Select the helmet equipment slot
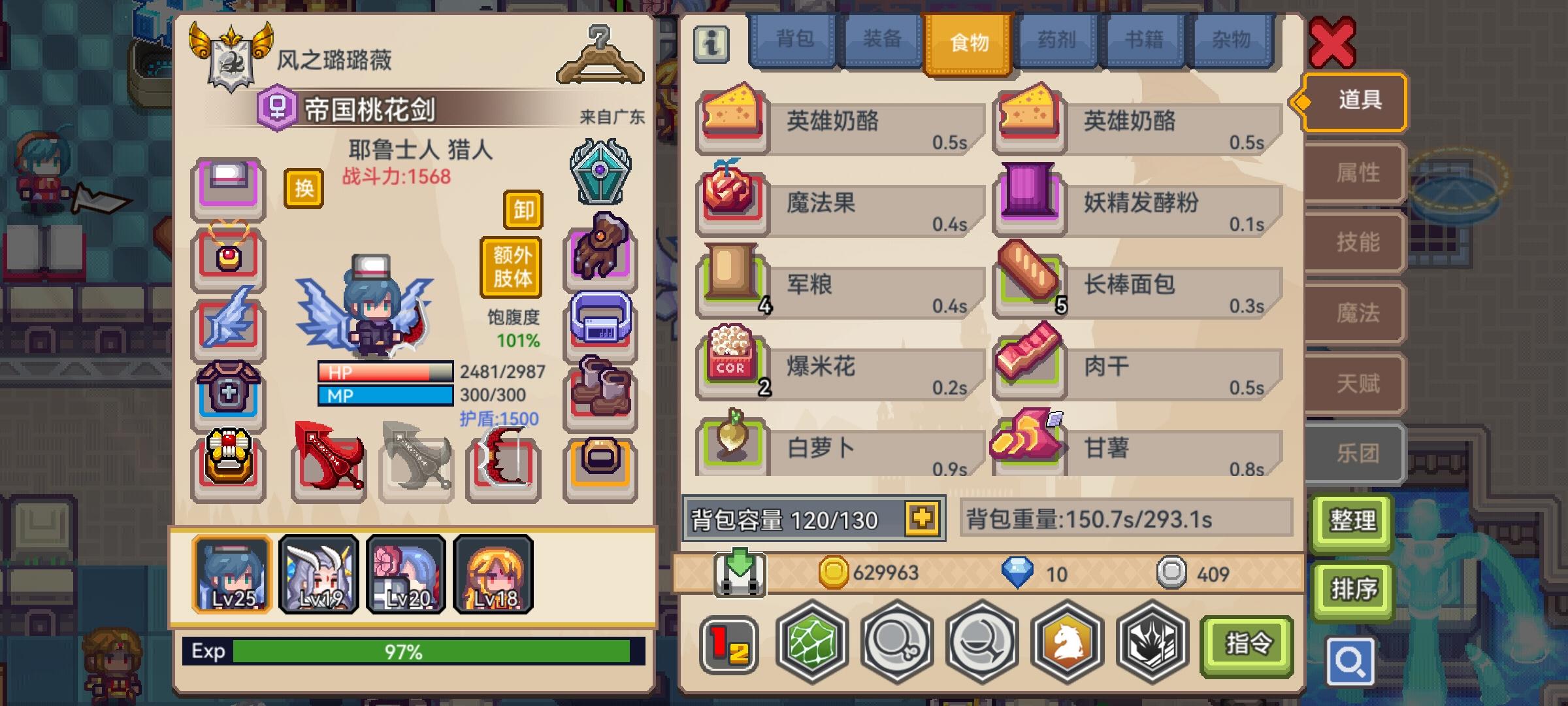1568x706 pixels. [227, 188]
